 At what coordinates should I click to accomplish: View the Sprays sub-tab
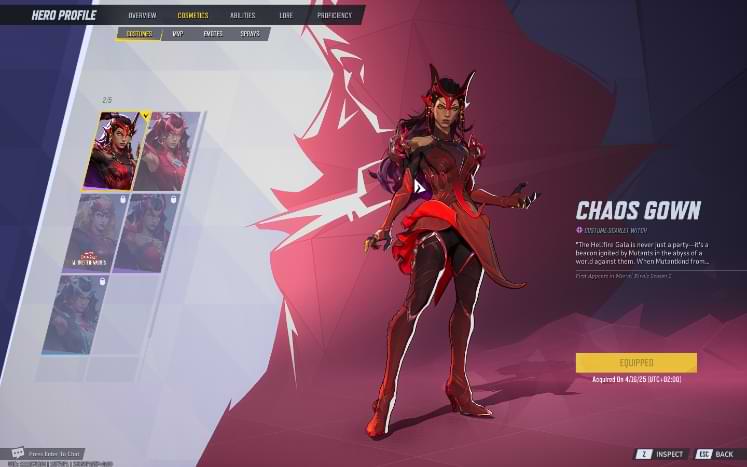pos(249,34)
